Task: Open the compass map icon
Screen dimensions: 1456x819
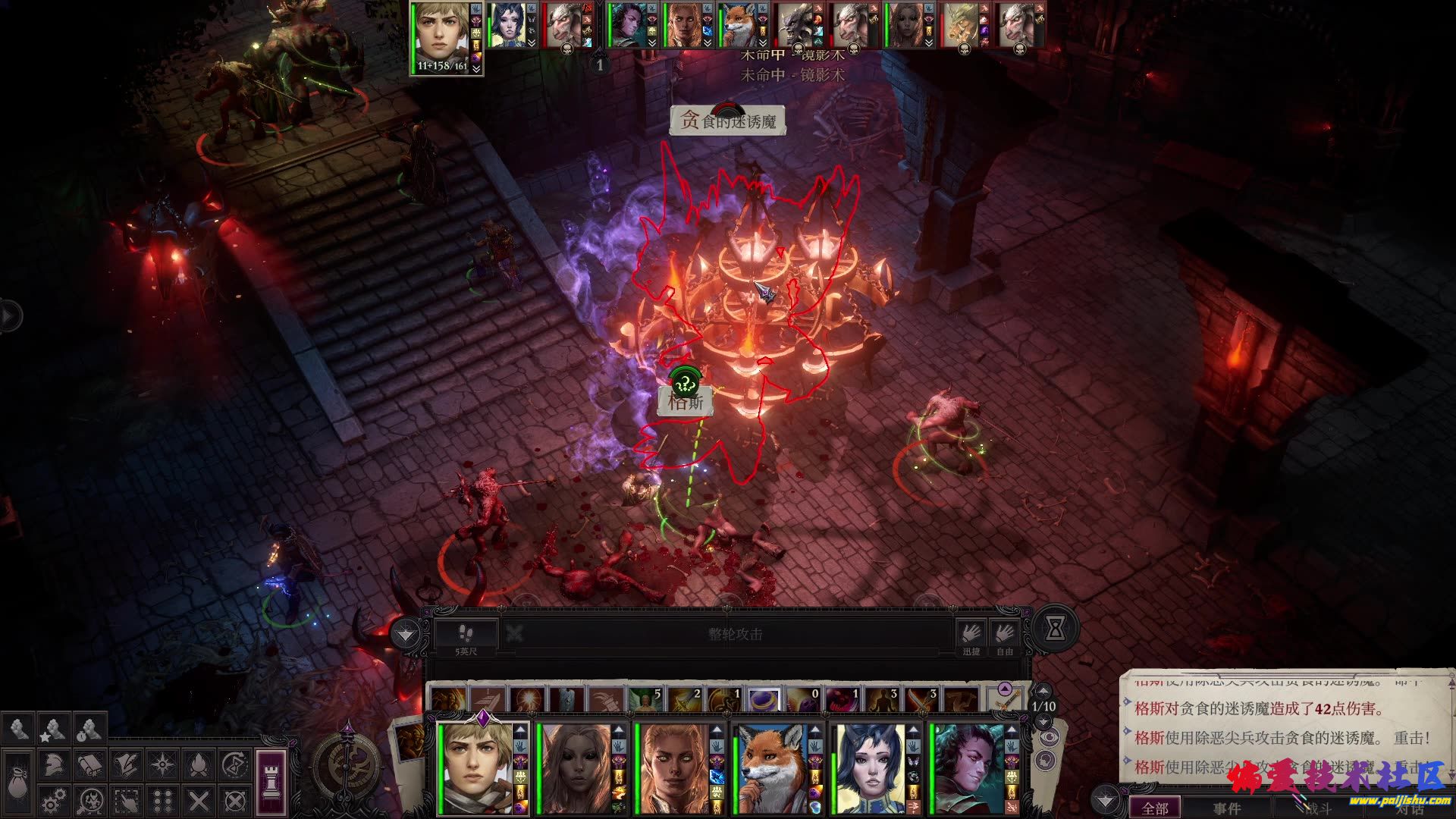Action: [x=348, y=764]
